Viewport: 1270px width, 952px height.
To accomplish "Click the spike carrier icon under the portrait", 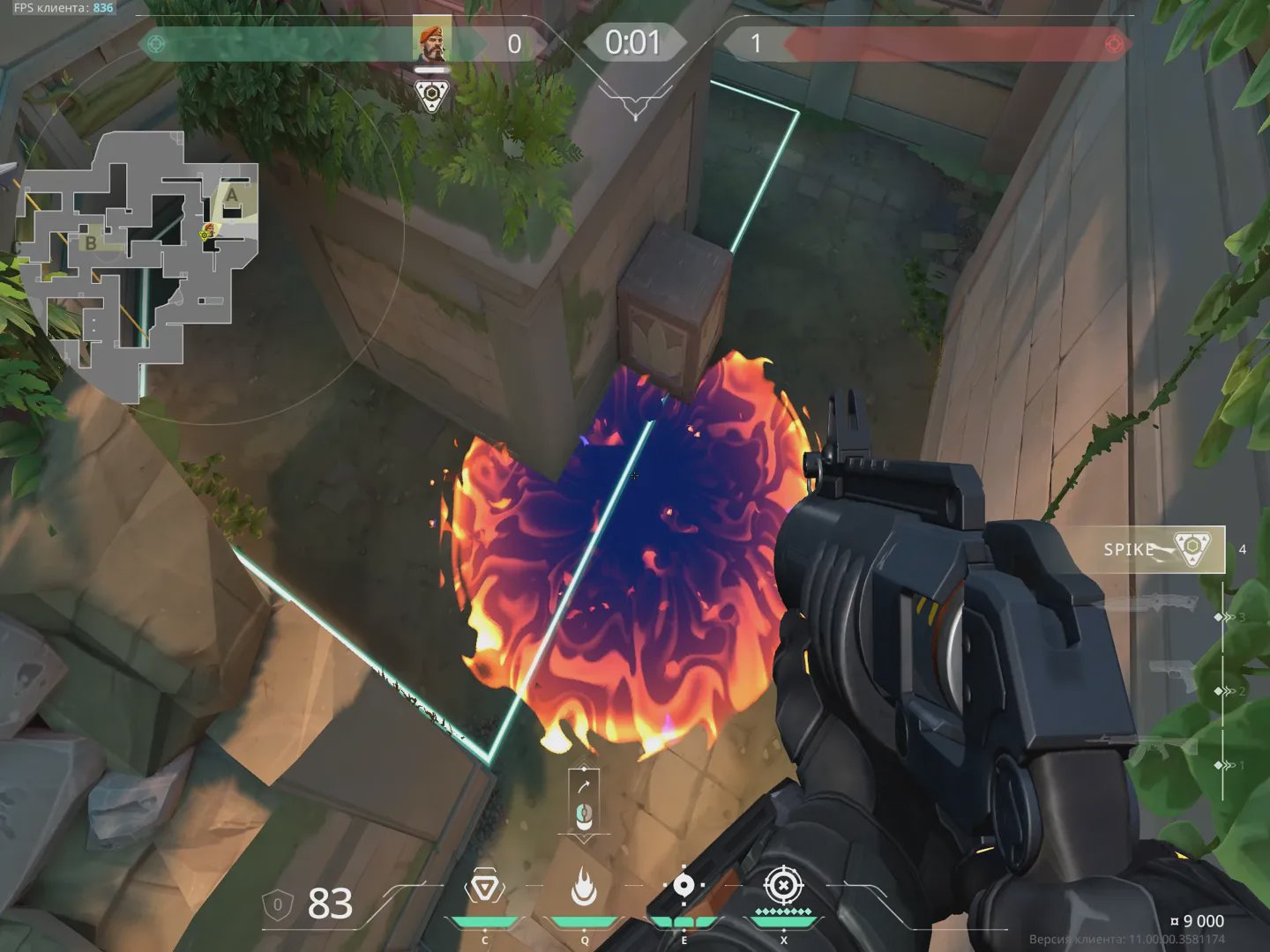I will click(x=431, y=96).
